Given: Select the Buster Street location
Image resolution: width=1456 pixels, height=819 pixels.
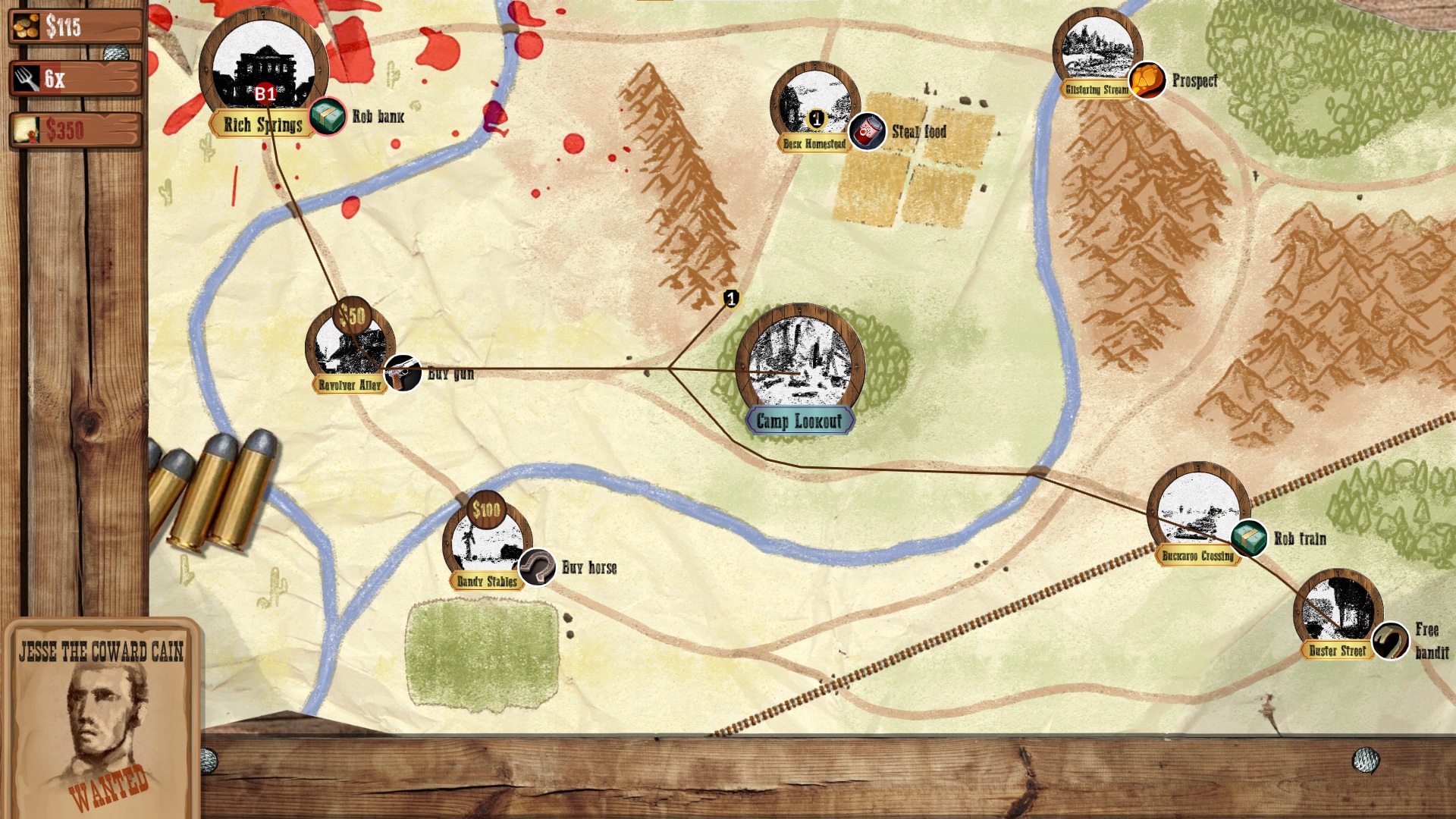Looking at the screenshot, I should [x=1338, y=610].
